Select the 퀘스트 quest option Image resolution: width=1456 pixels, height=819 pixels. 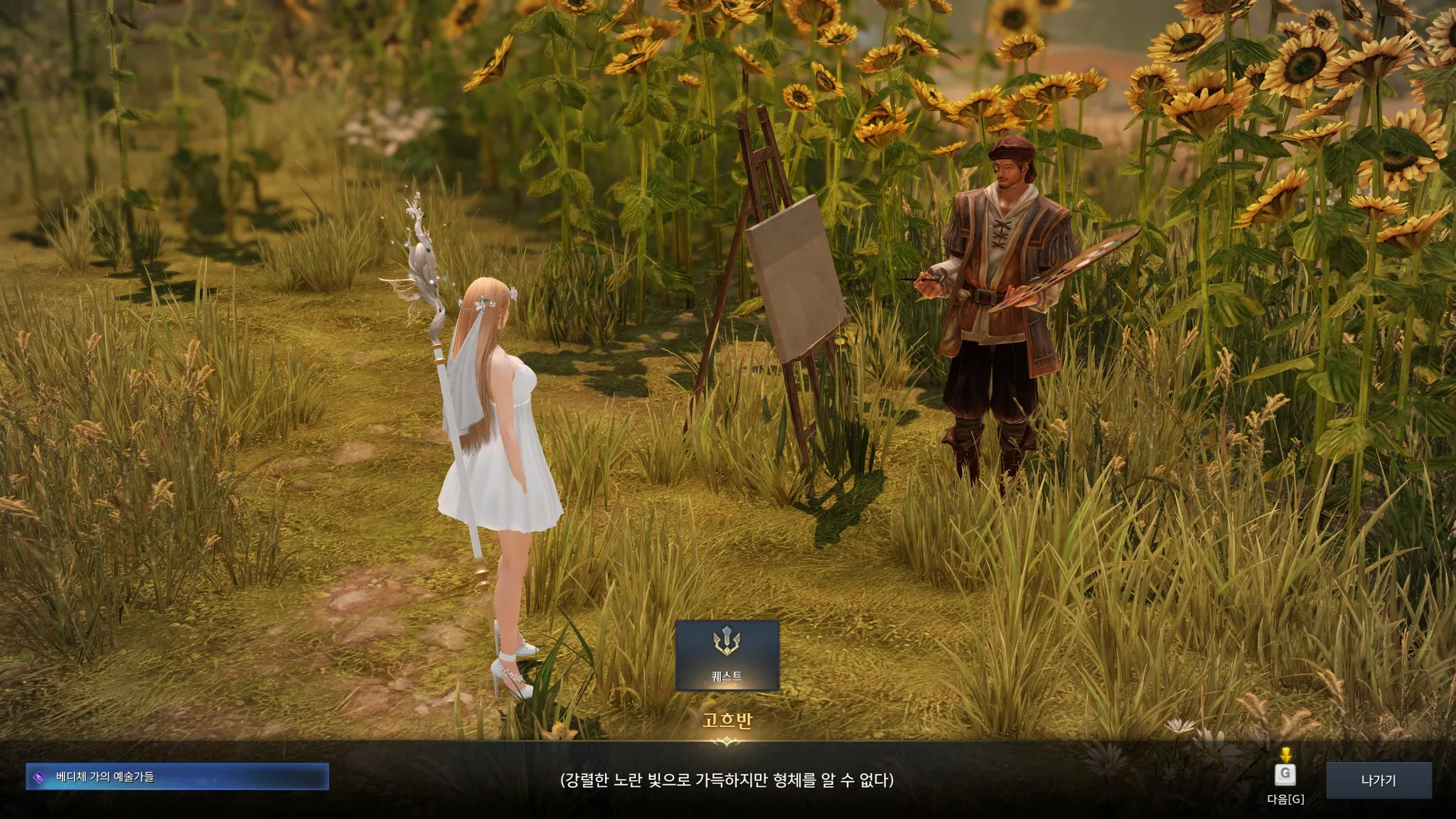click(727, 655)
